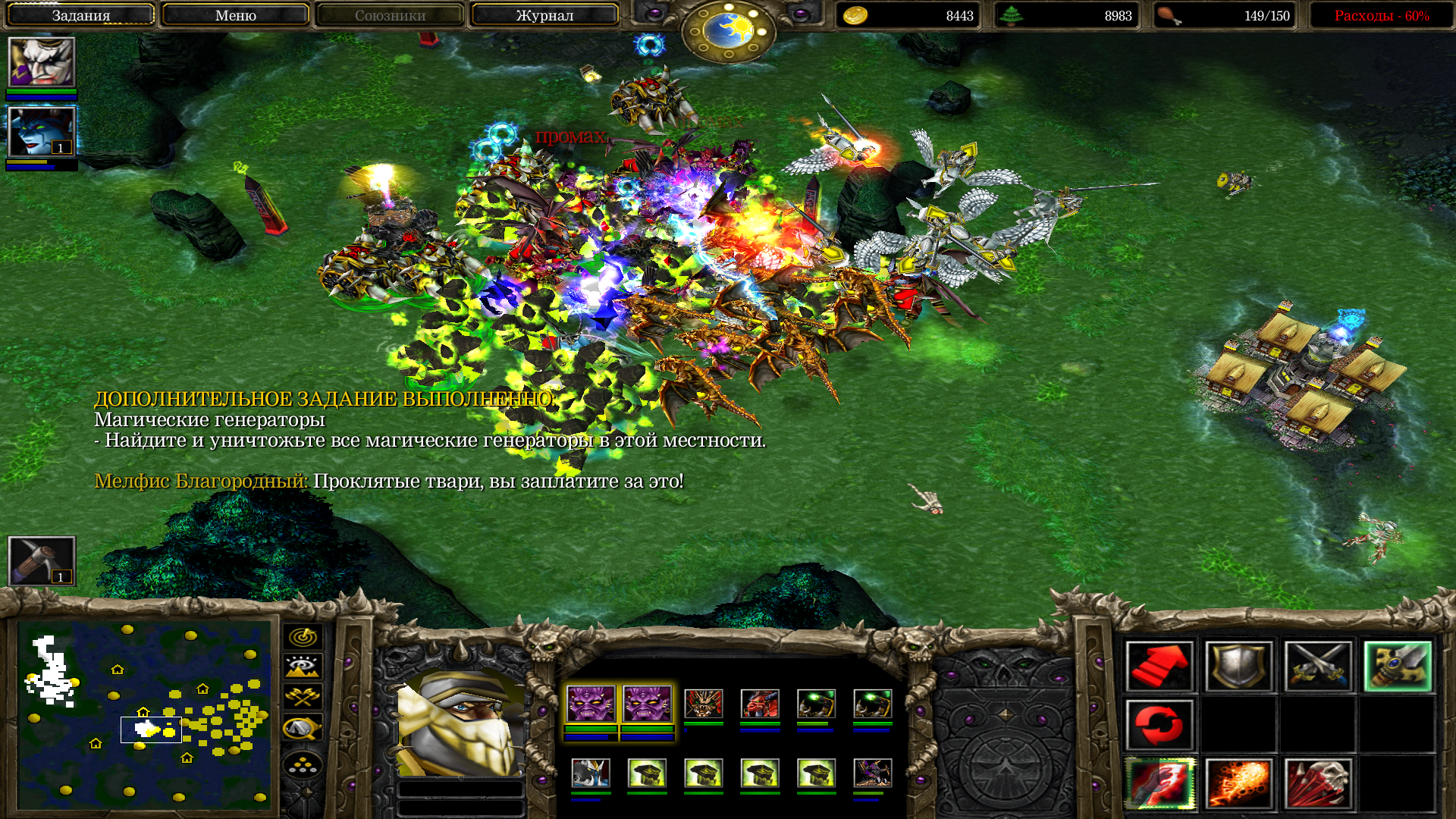Select the red dragon unit icon
The image size is (1456, 819).
point(760,704)
